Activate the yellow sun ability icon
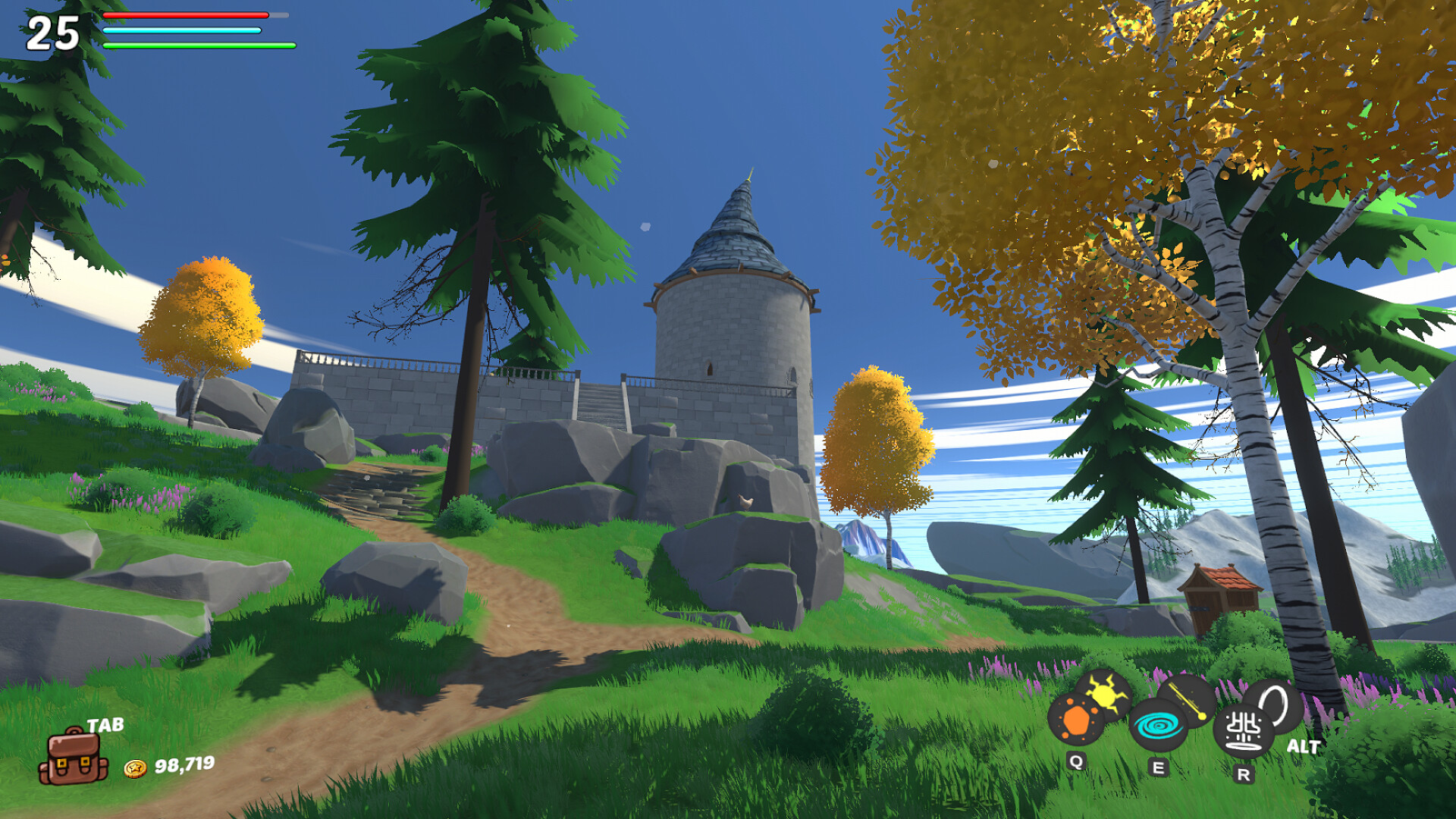Viewport: 1456px width, 819px height. pos(1105,694)
